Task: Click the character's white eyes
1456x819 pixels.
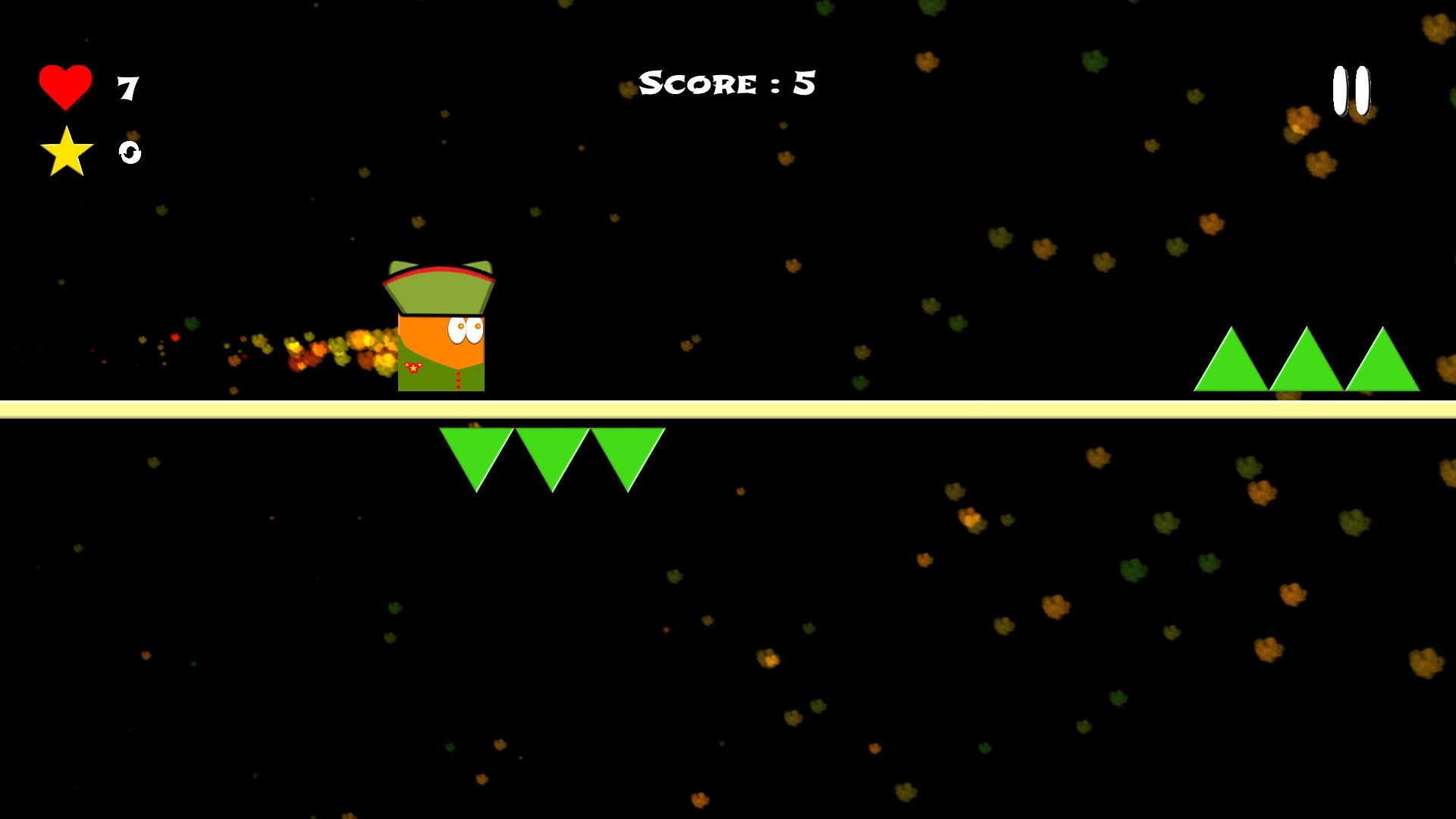Action: pos(465,331)
